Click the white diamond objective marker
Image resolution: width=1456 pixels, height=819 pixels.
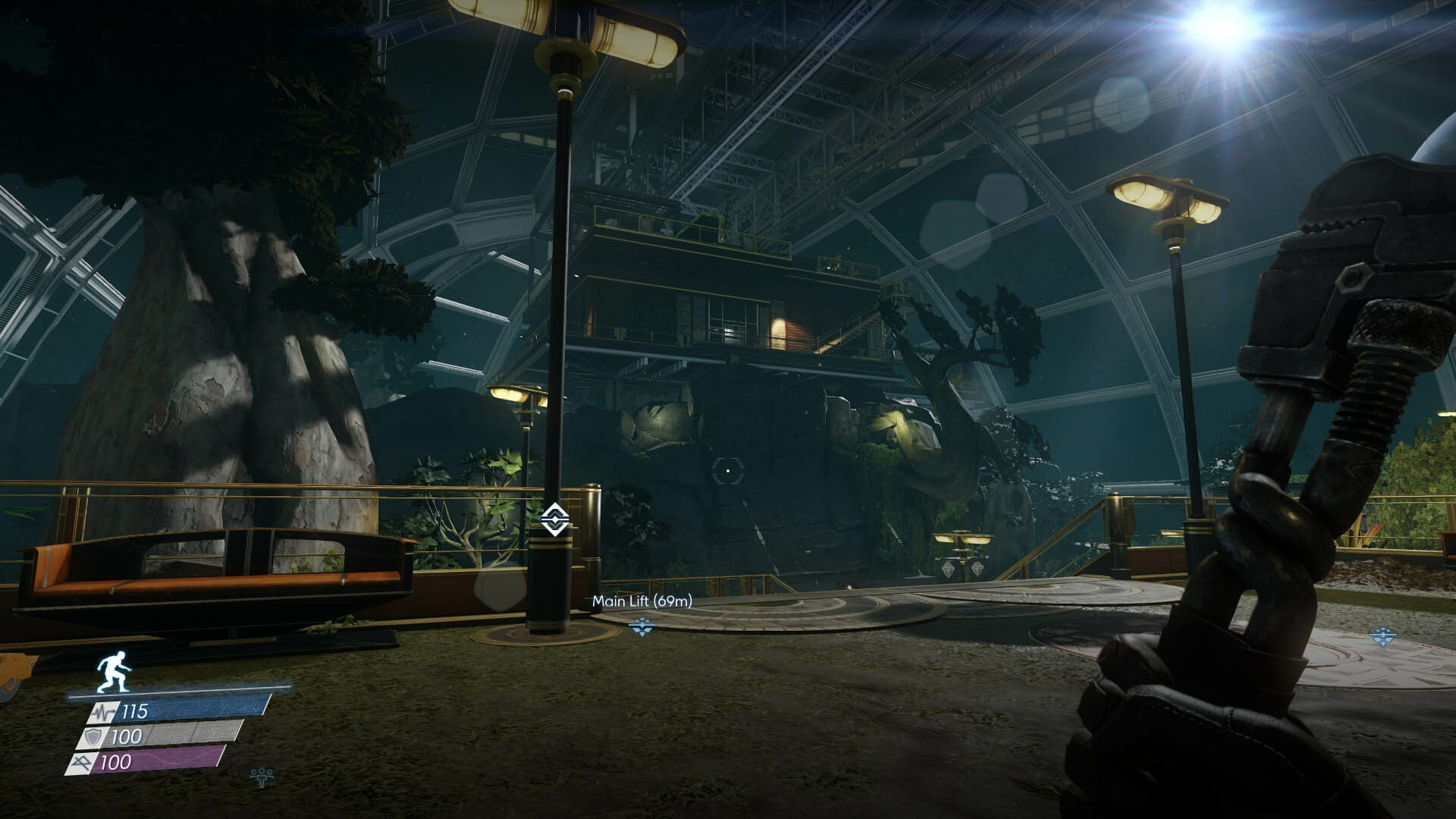[x=555, y=519]
